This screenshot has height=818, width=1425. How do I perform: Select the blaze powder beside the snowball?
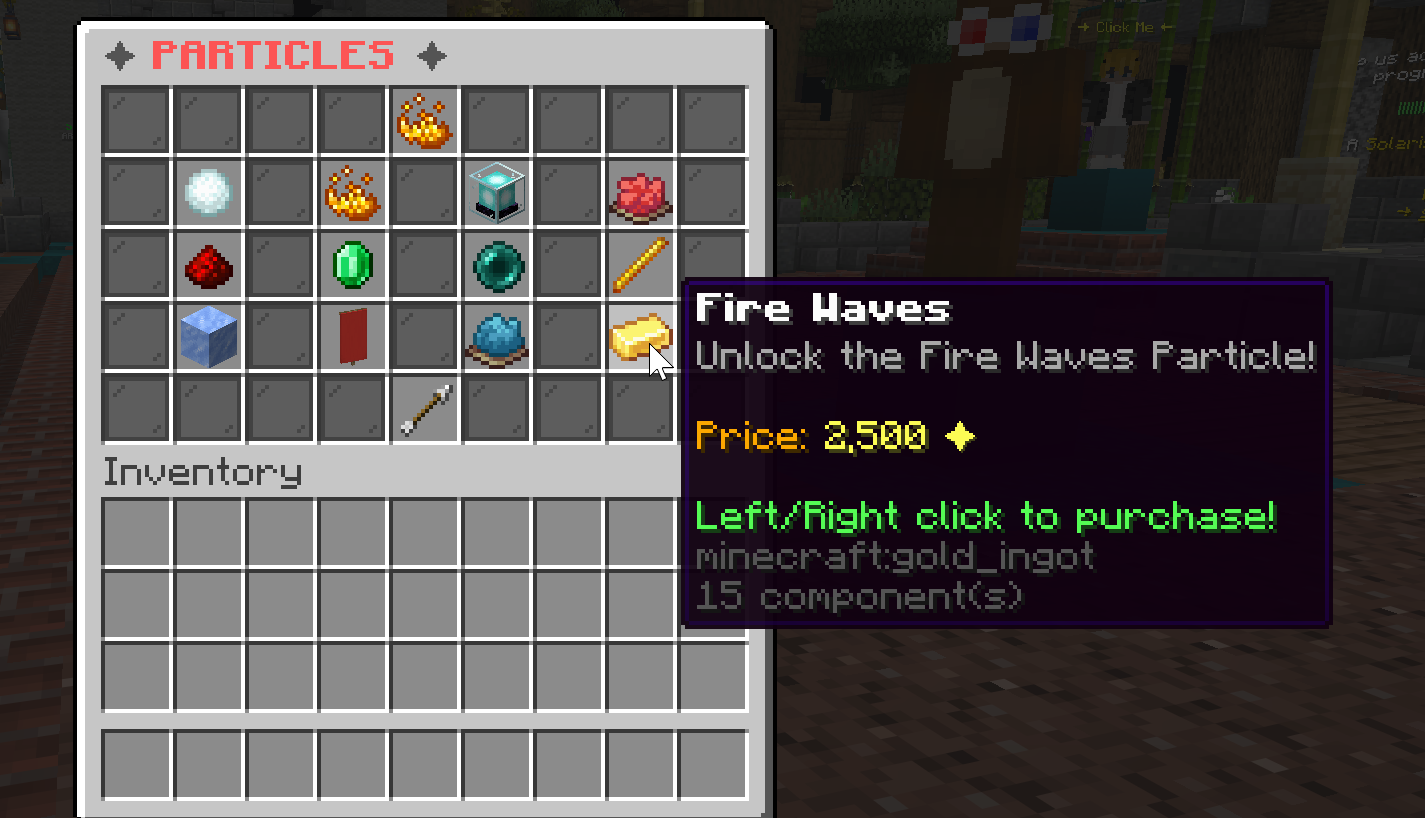pos(352,193)
